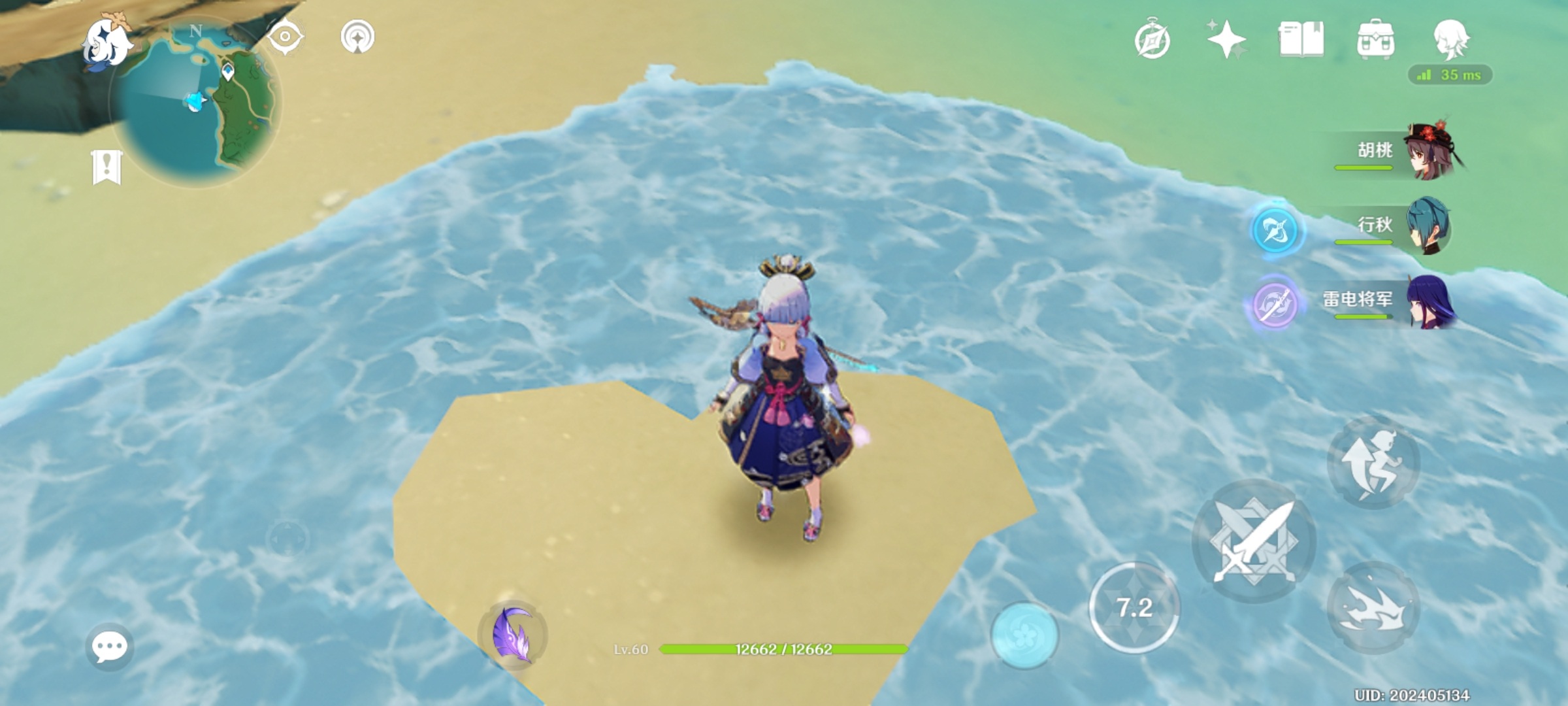Tap the sword normal attack button

click(x=1254, y=541)
